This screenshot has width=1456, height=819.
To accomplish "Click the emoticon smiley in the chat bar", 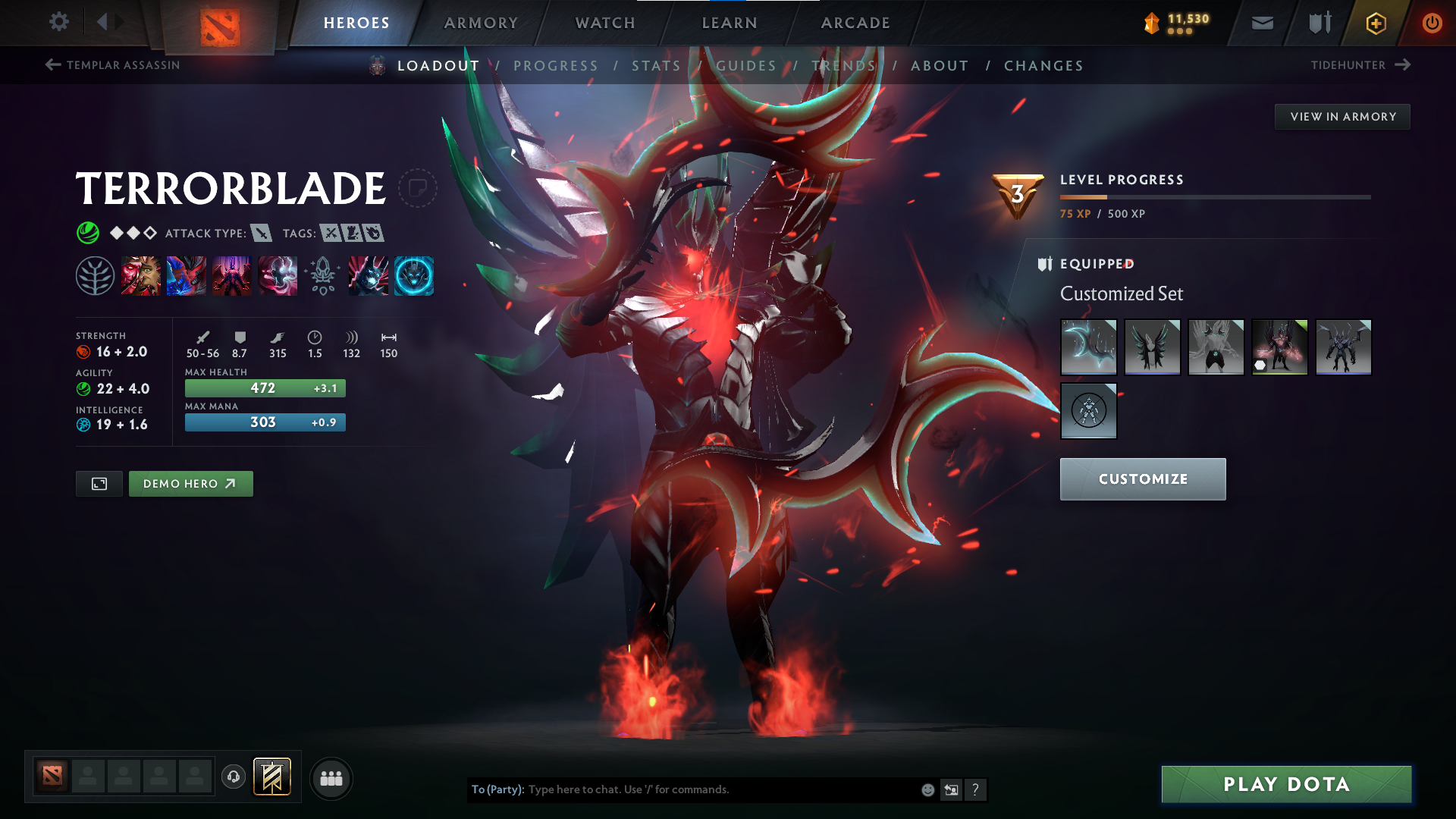I will coord(927,789).
